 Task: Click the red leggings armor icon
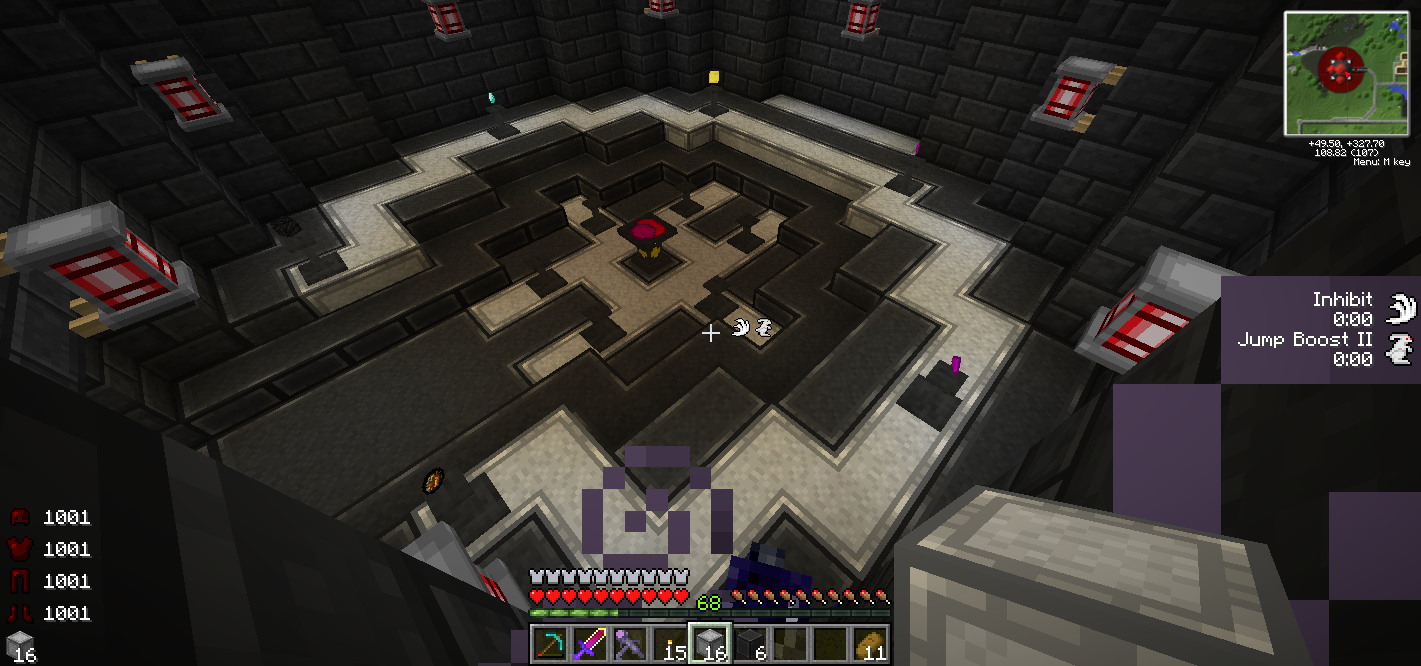click(x=20, y=581)
